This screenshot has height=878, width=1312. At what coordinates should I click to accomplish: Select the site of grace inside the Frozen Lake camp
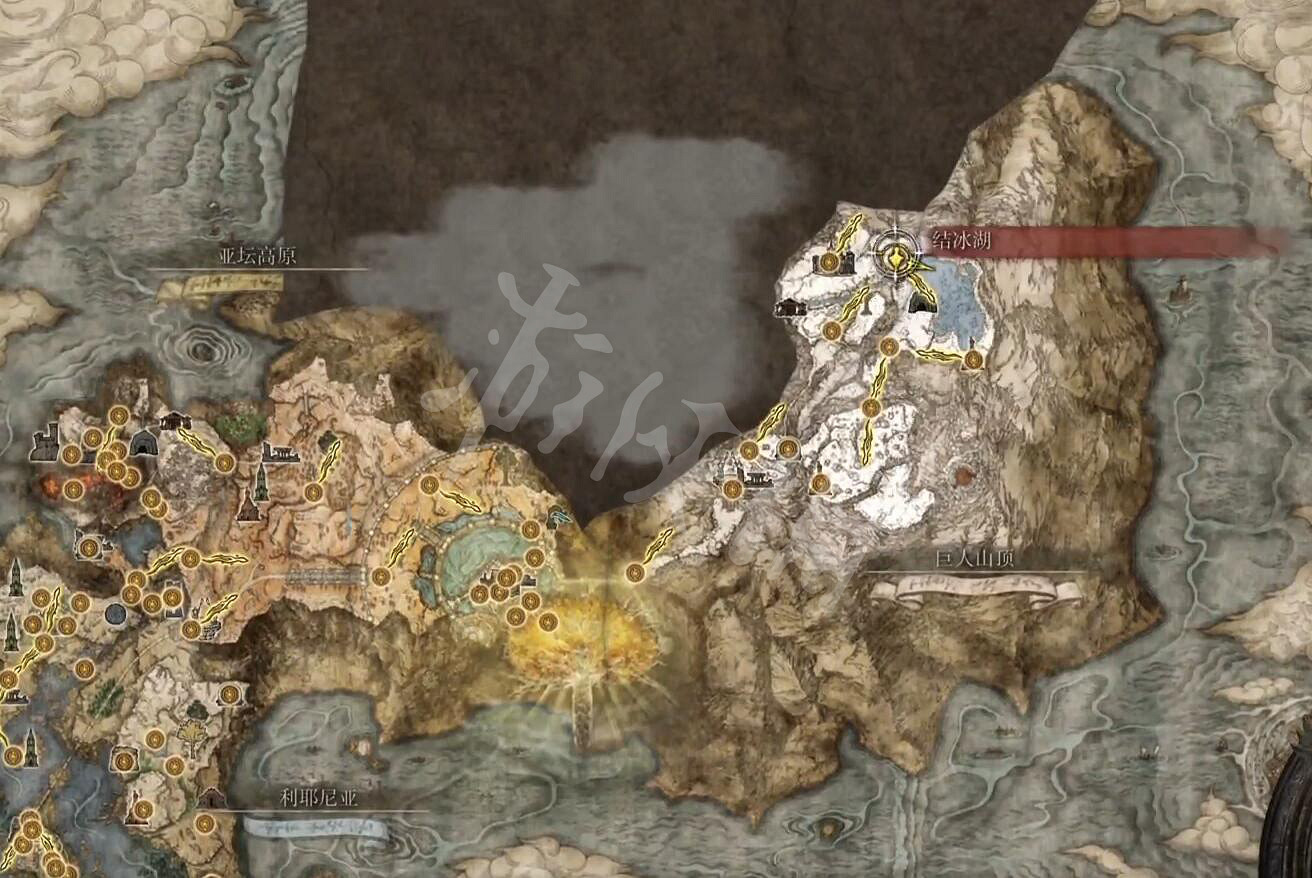(829, 262)
